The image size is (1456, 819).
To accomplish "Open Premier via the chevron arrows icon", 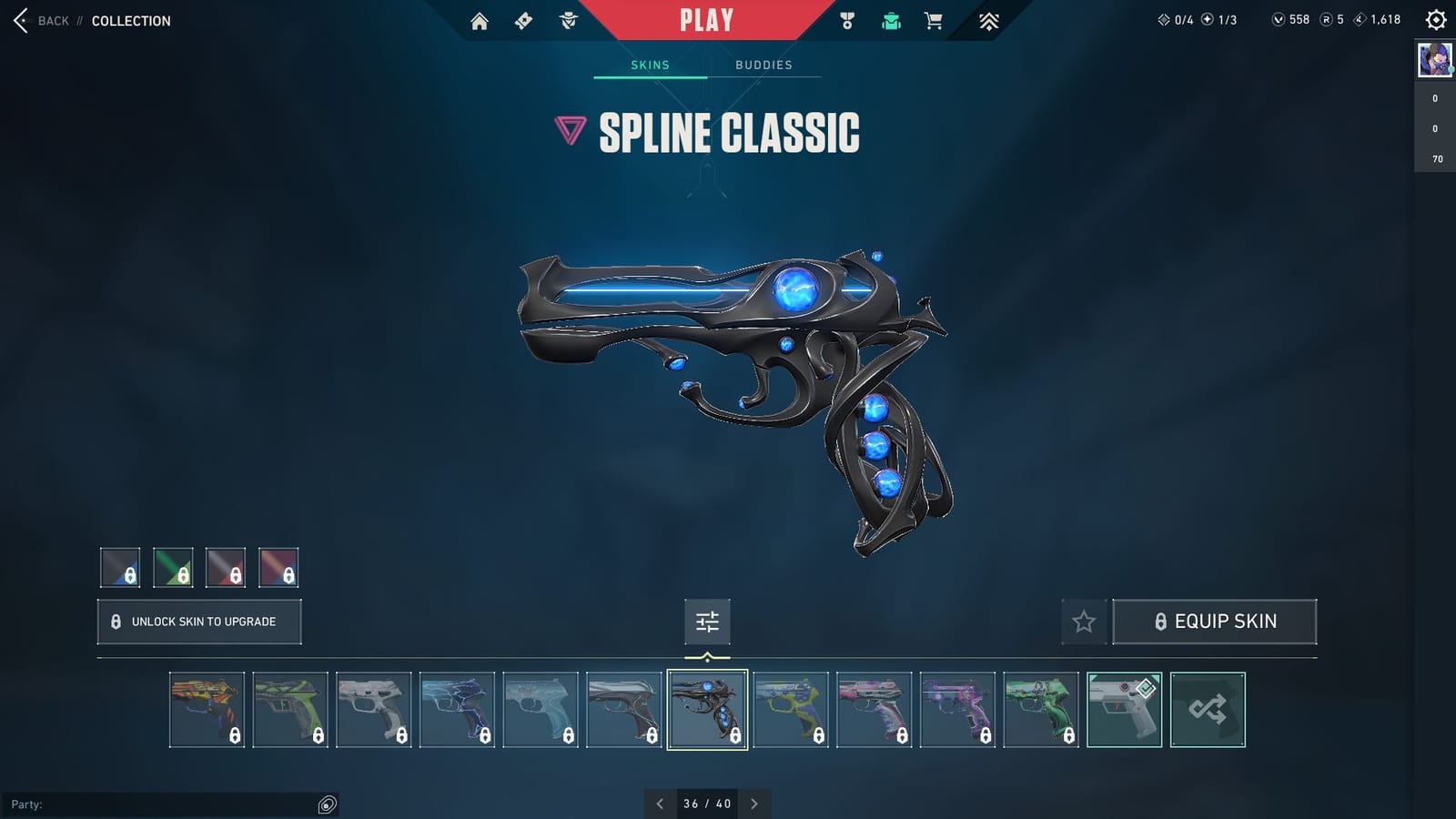I will tap(988, 19).
